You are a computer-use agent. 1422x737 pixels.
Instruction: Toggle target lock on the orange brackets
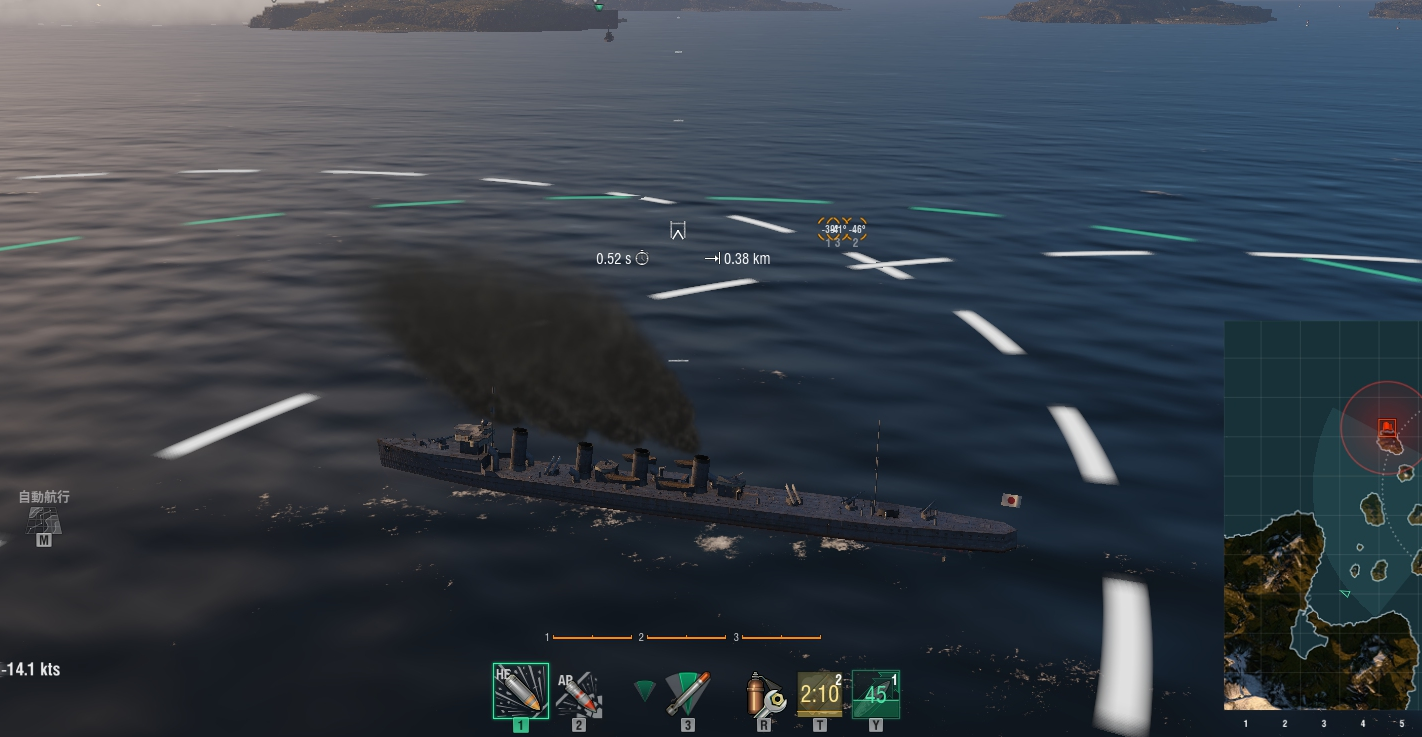tap(841, 229)
